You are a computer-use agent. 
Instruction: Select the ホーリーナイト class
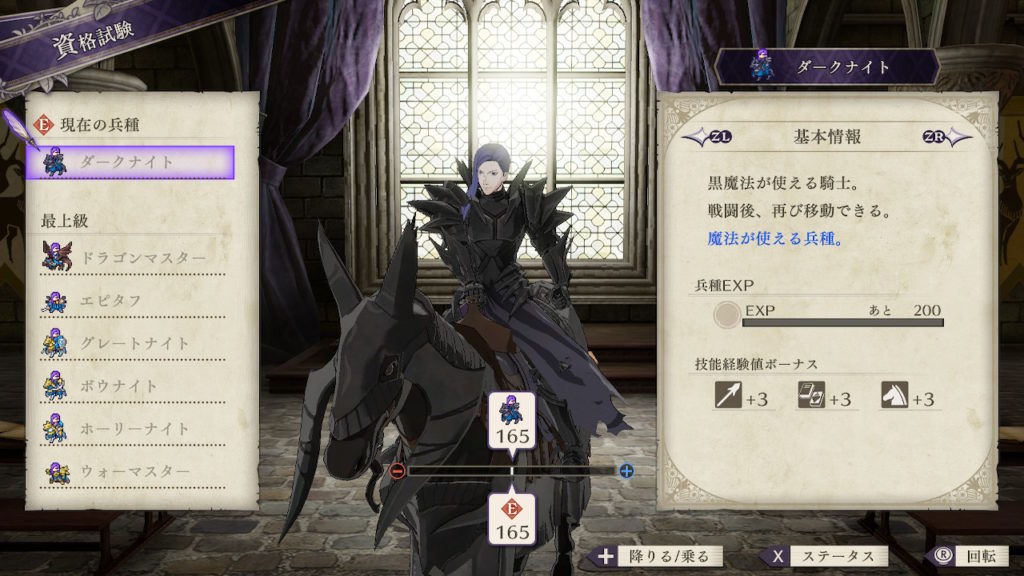click(133, 429)
